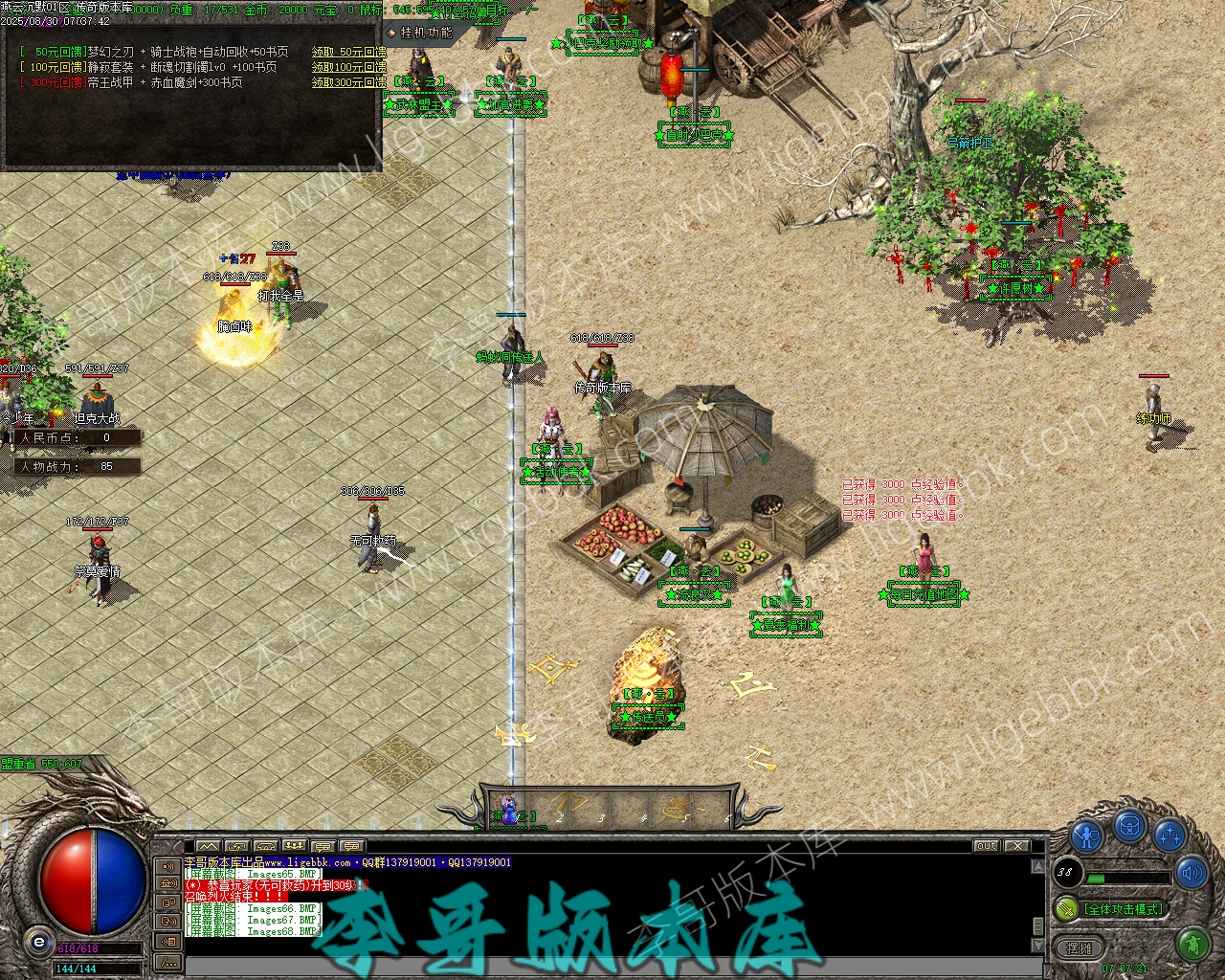Toggle game sound with speaker icon
The width and height of the screenshot is (1225, 980).
(1192, 873)
